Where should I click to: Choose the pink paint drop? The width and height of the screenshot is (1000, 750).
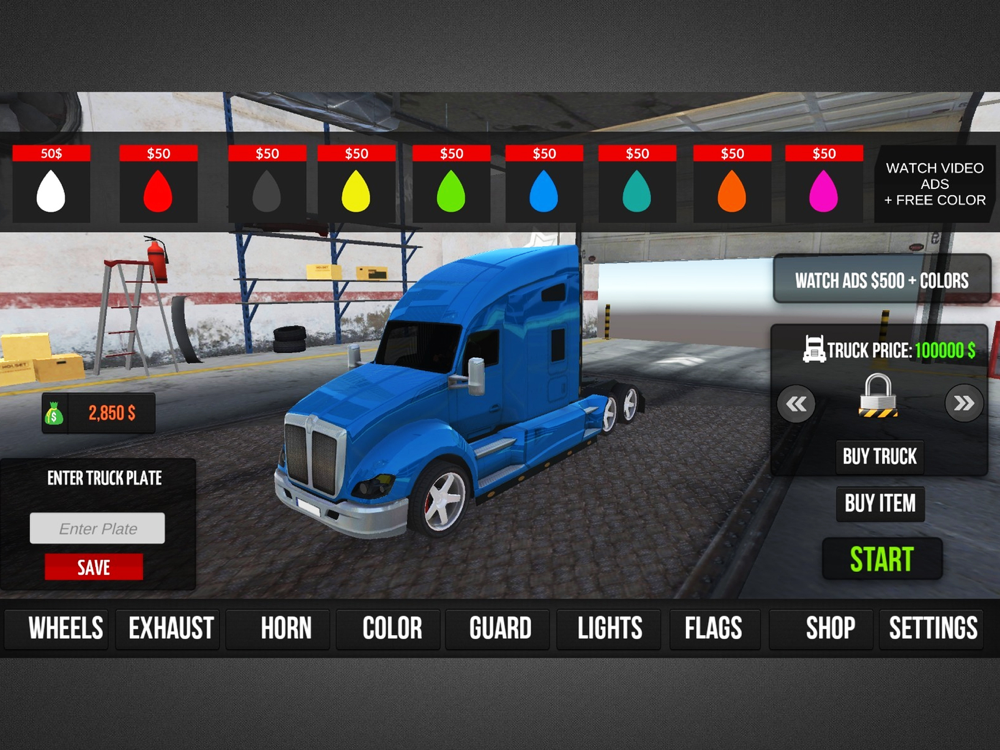click(823, 190)
